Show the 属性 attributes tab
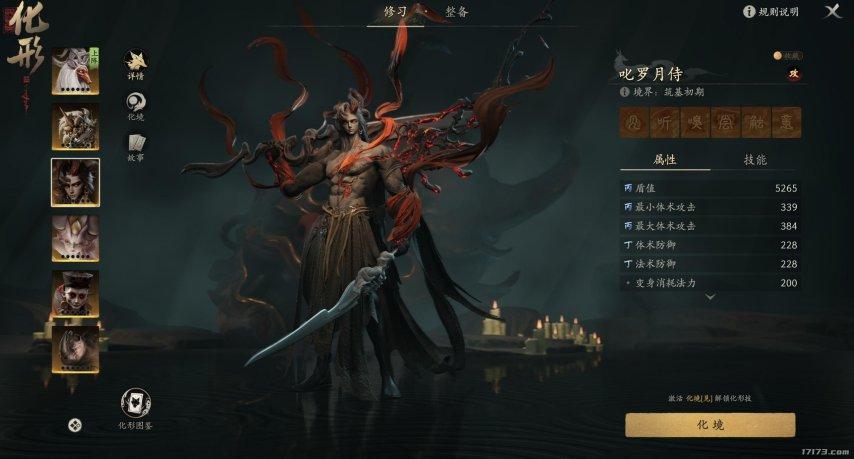This screenshot has height=459, width=854. pyautogui.click(x=665, y=160)
